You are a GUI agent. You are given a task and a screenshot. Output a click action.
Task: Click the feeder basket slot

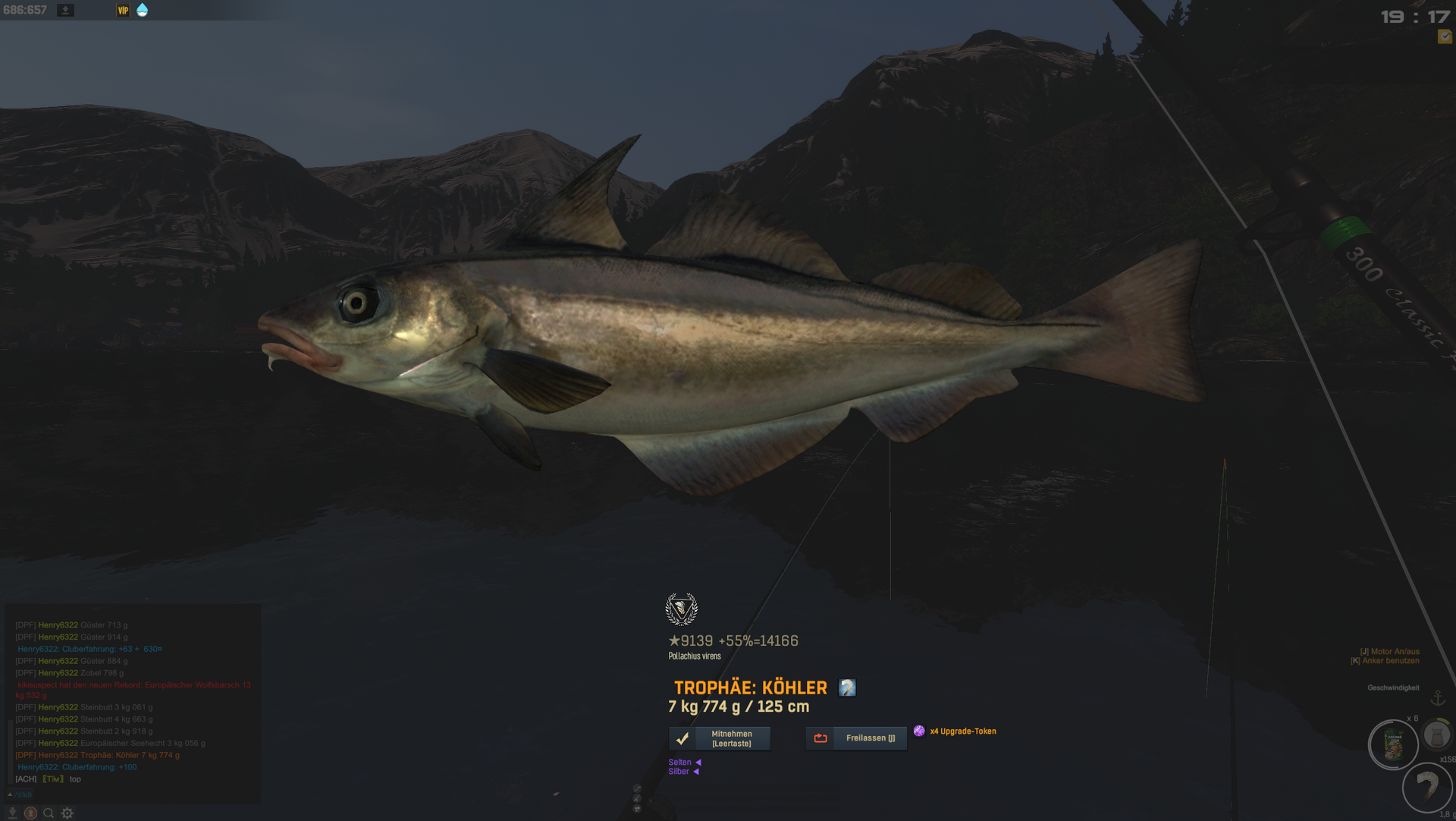(1436, 734)
